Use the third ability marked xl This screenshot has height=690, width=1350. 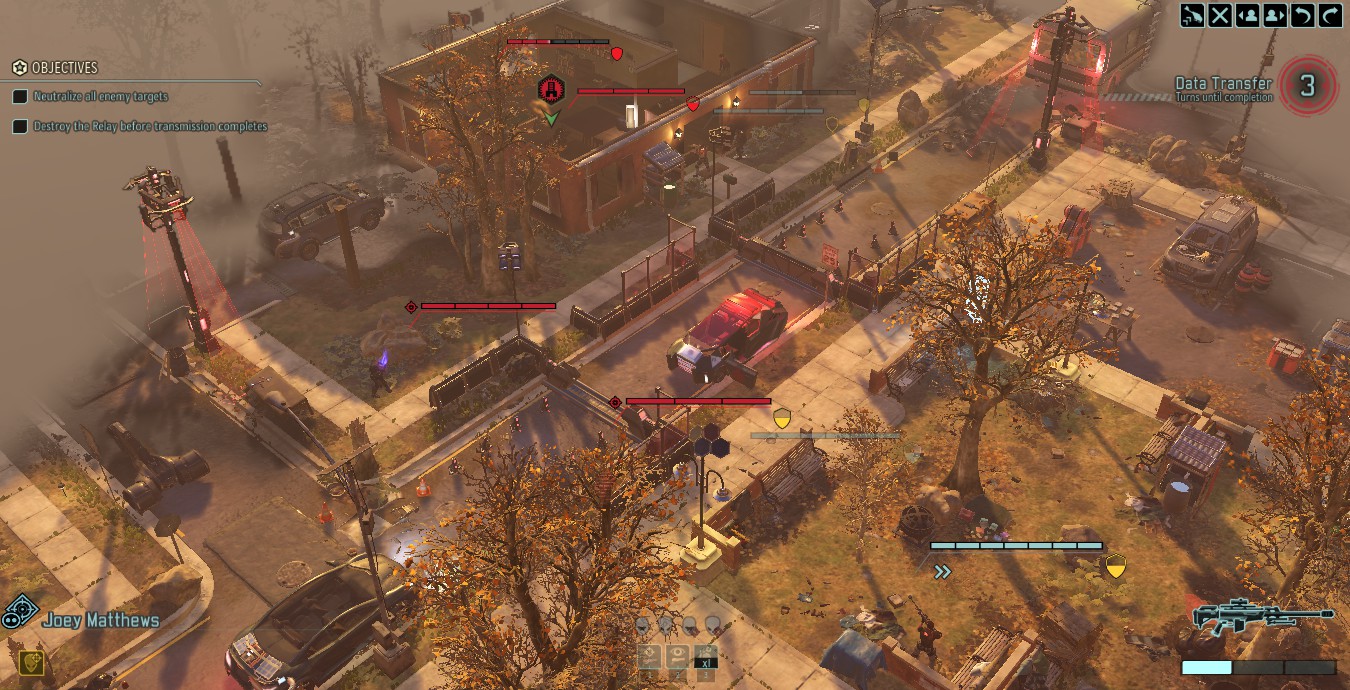coord(706,657)
